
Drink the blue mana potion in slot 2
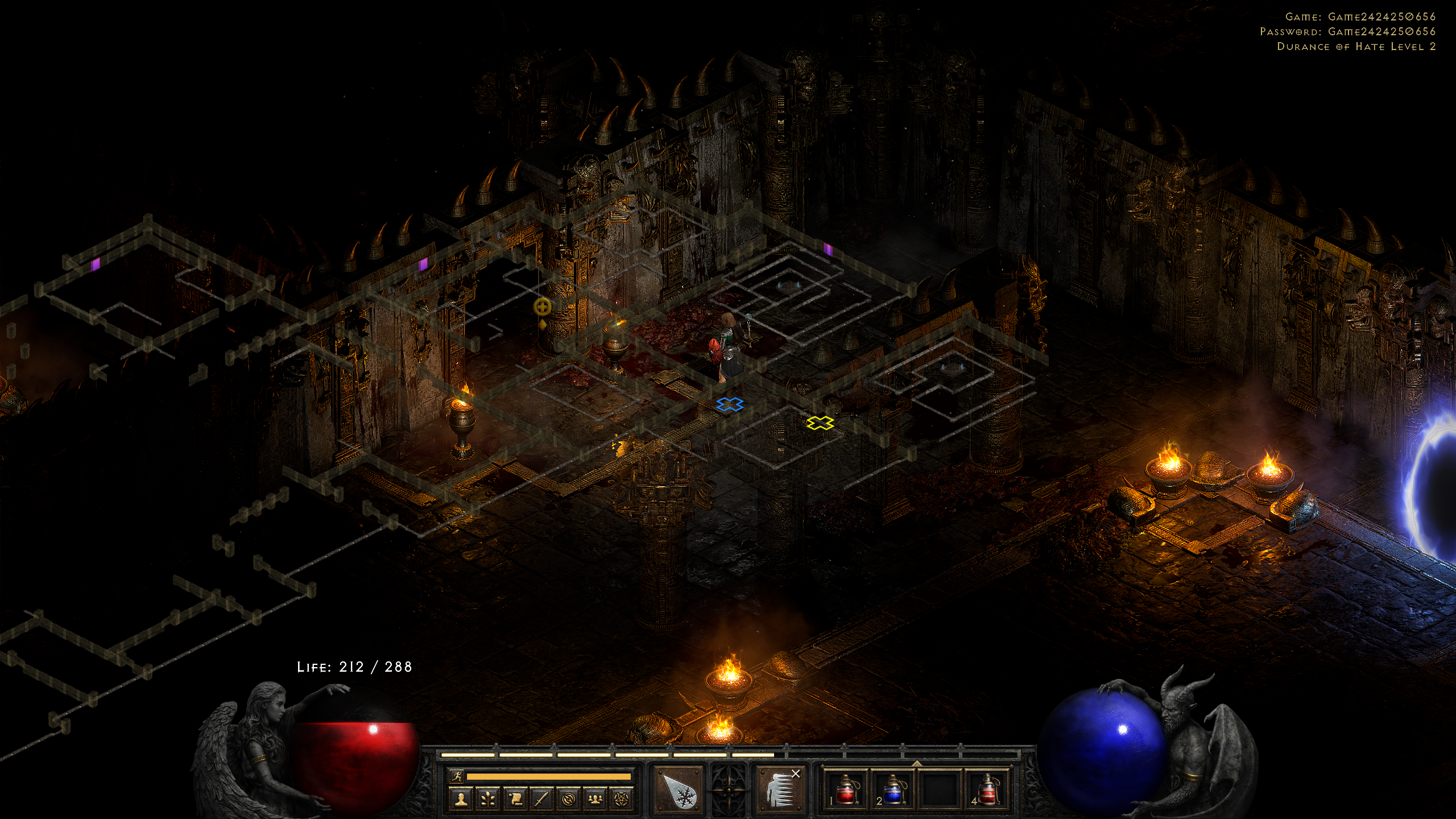click(892, 789)
